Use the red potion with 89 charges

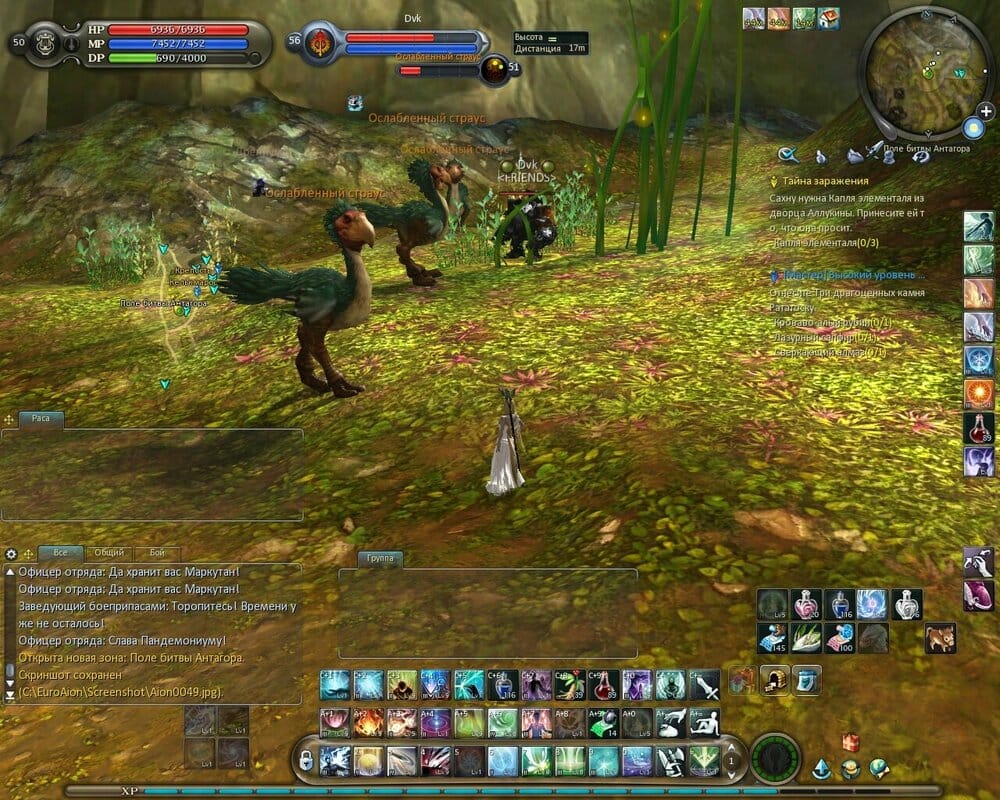978,427
